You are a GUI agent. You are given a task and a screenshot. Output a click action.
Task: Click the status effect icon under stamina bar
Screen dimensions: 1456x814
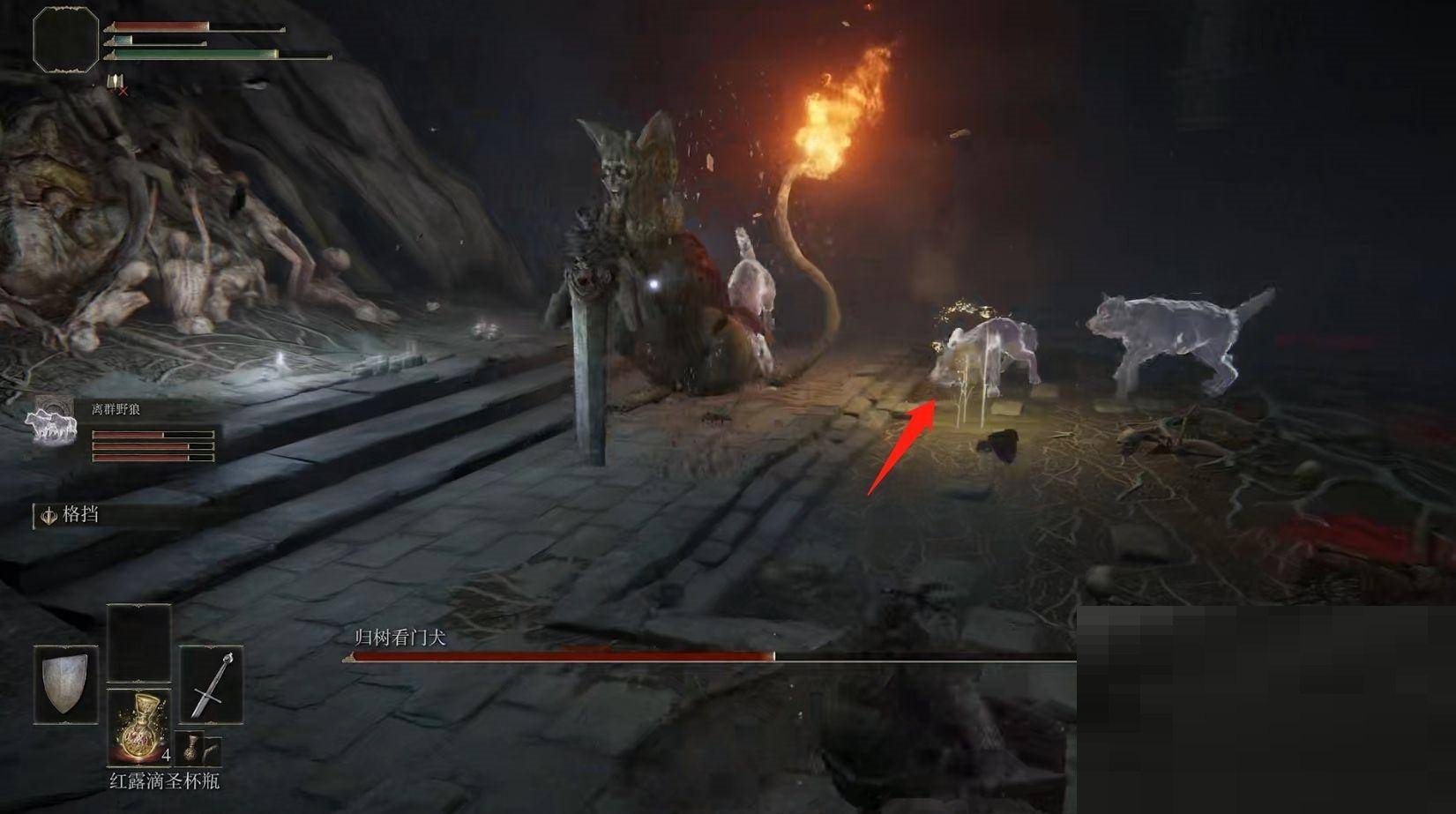point(116,83)
